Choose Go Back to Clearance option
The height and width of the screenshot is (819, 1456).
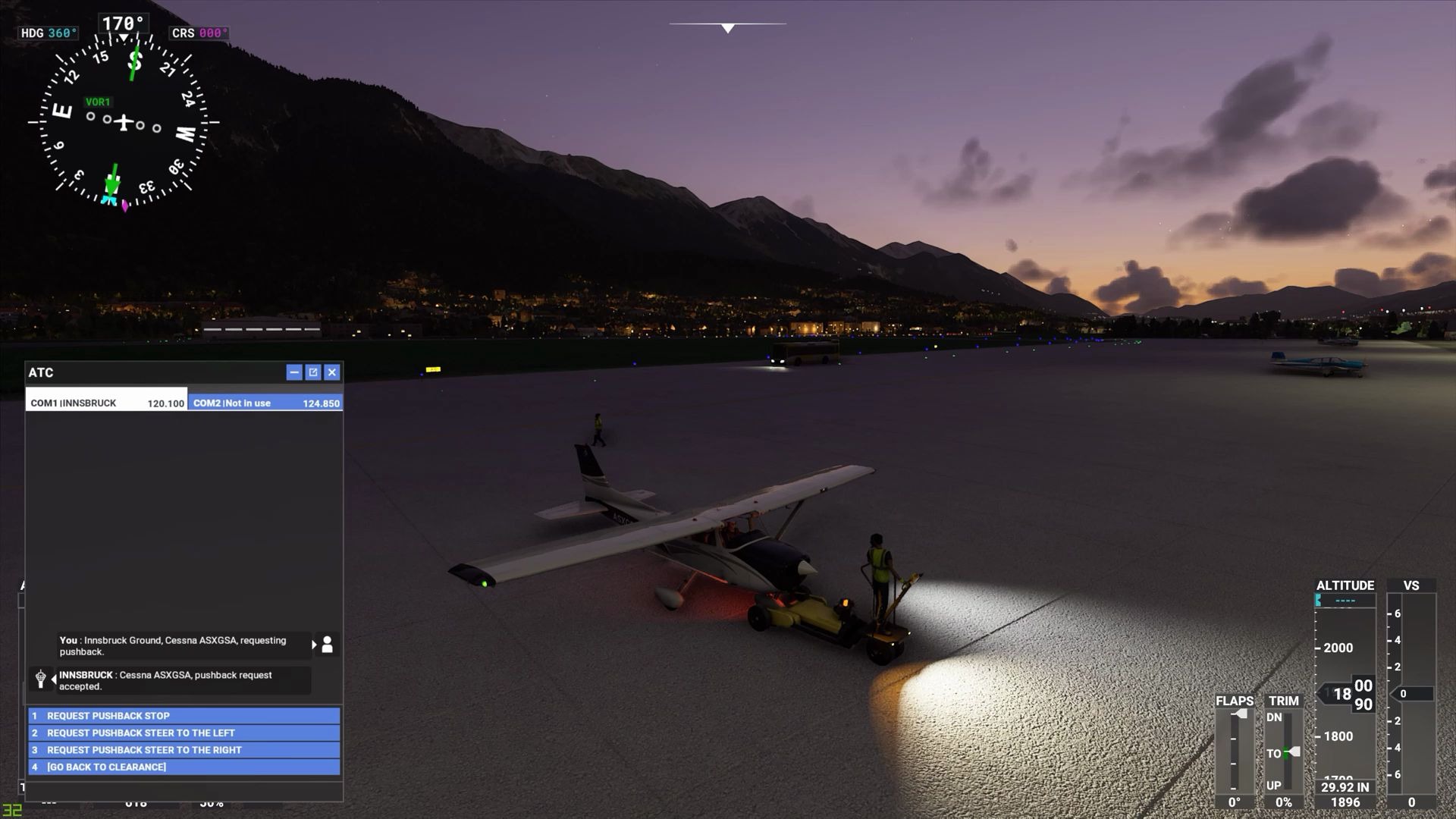[184, 767]
